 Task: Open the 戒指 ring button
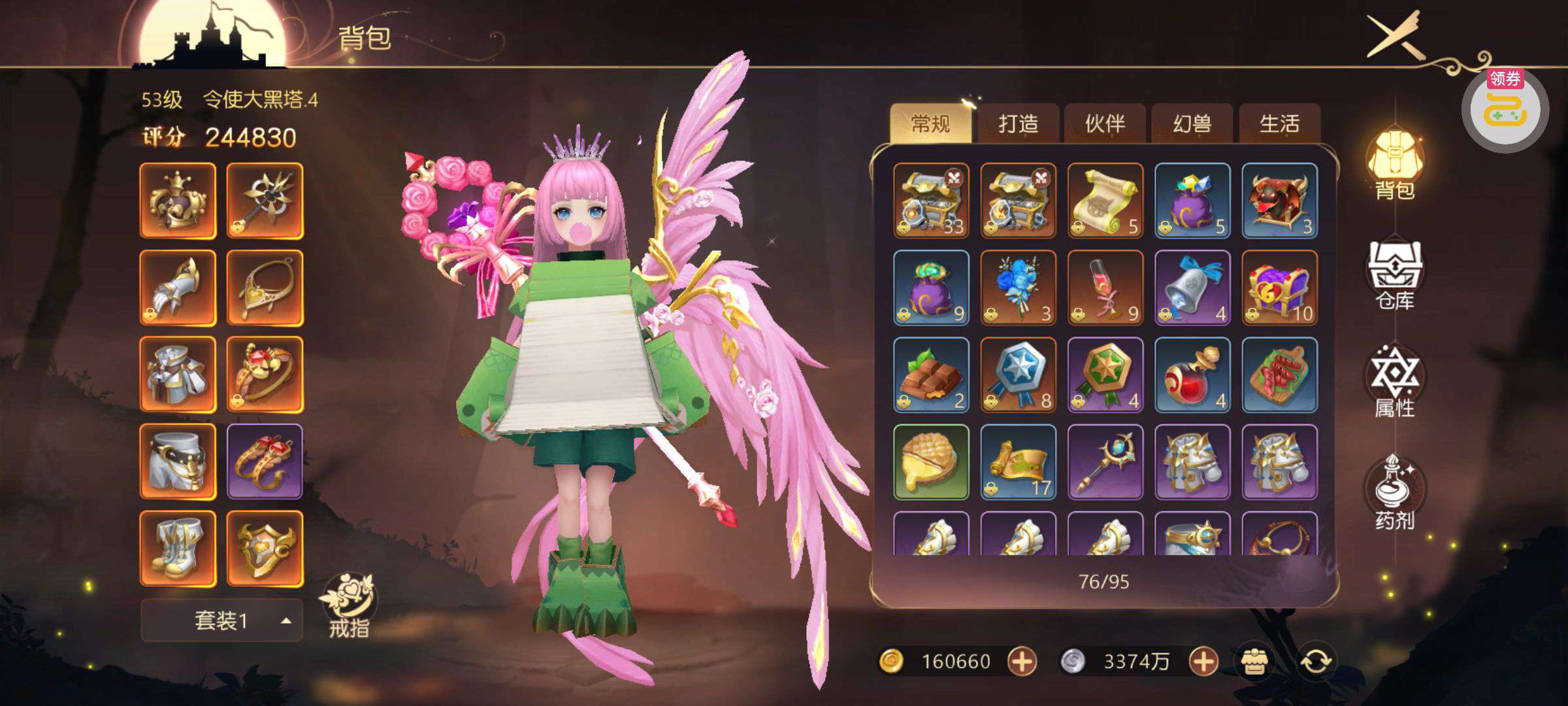tap(348, 606)
